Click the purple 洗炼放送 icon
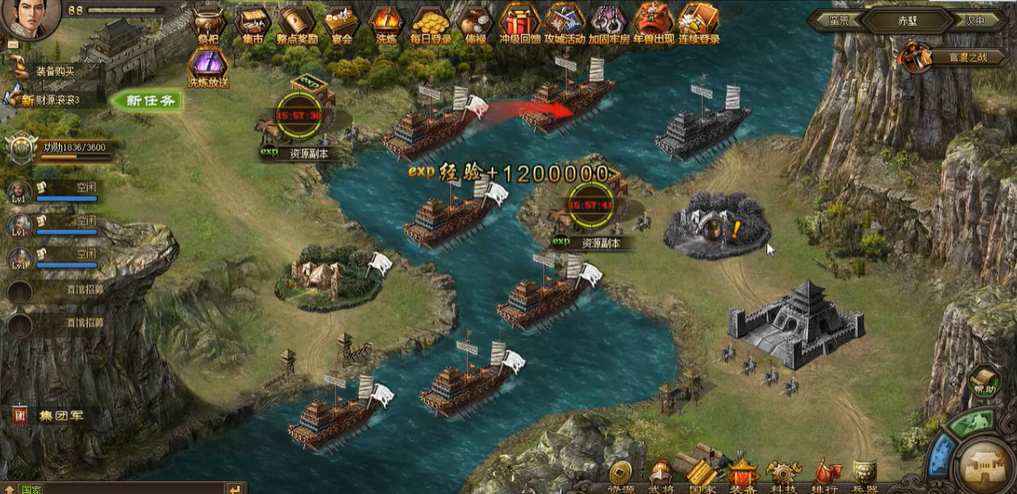 point(208,66)
